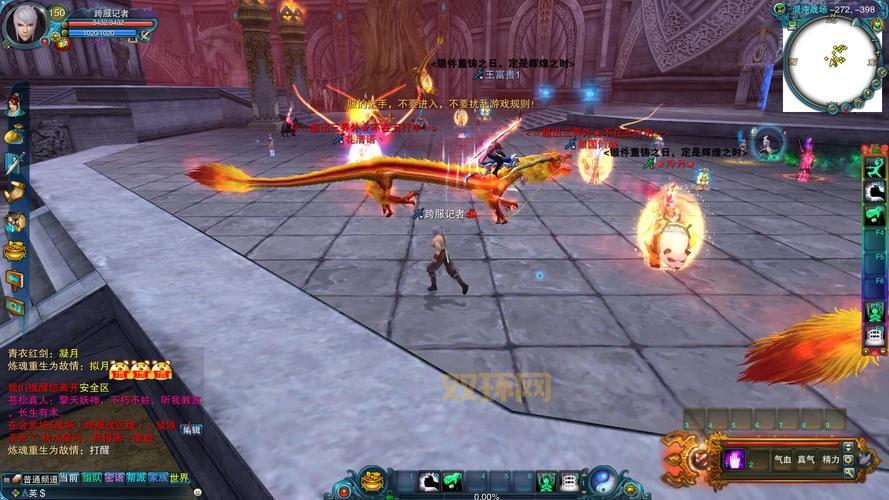Viewport: 889px width, 500px height.
Task: Open the 普通频道 channel selector
Action: point(38,479)
